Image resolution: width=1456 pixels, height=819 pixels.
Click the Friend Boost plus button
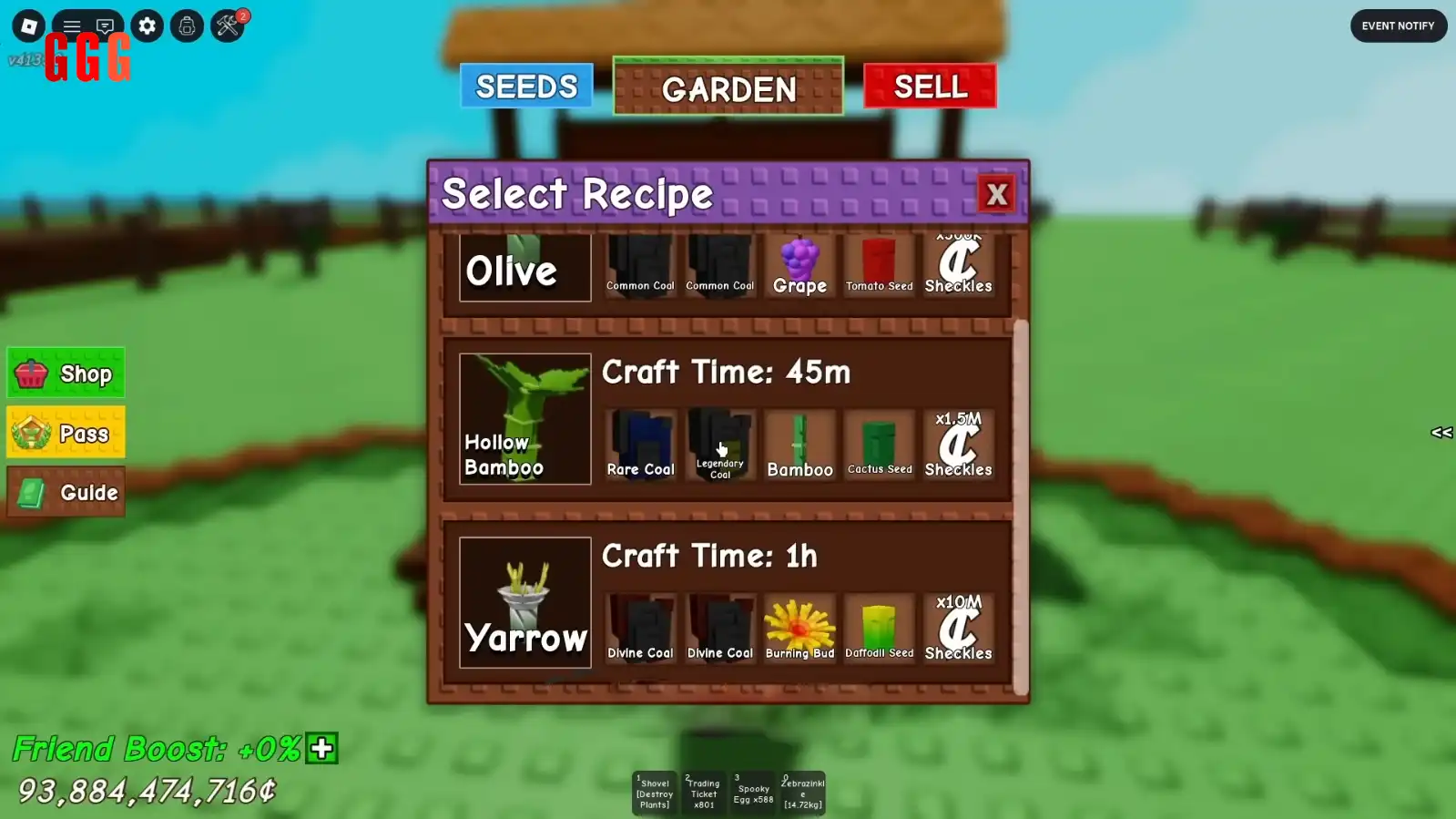tap(321, 749)
